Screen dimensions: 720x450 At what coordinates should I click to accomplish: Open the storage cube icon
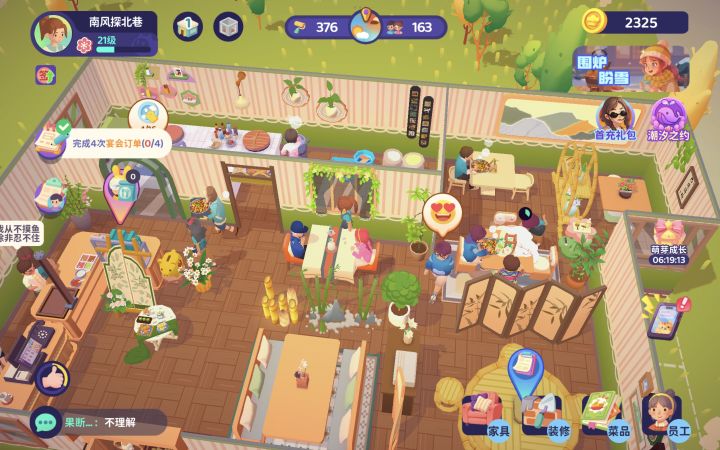coord(228,27)
